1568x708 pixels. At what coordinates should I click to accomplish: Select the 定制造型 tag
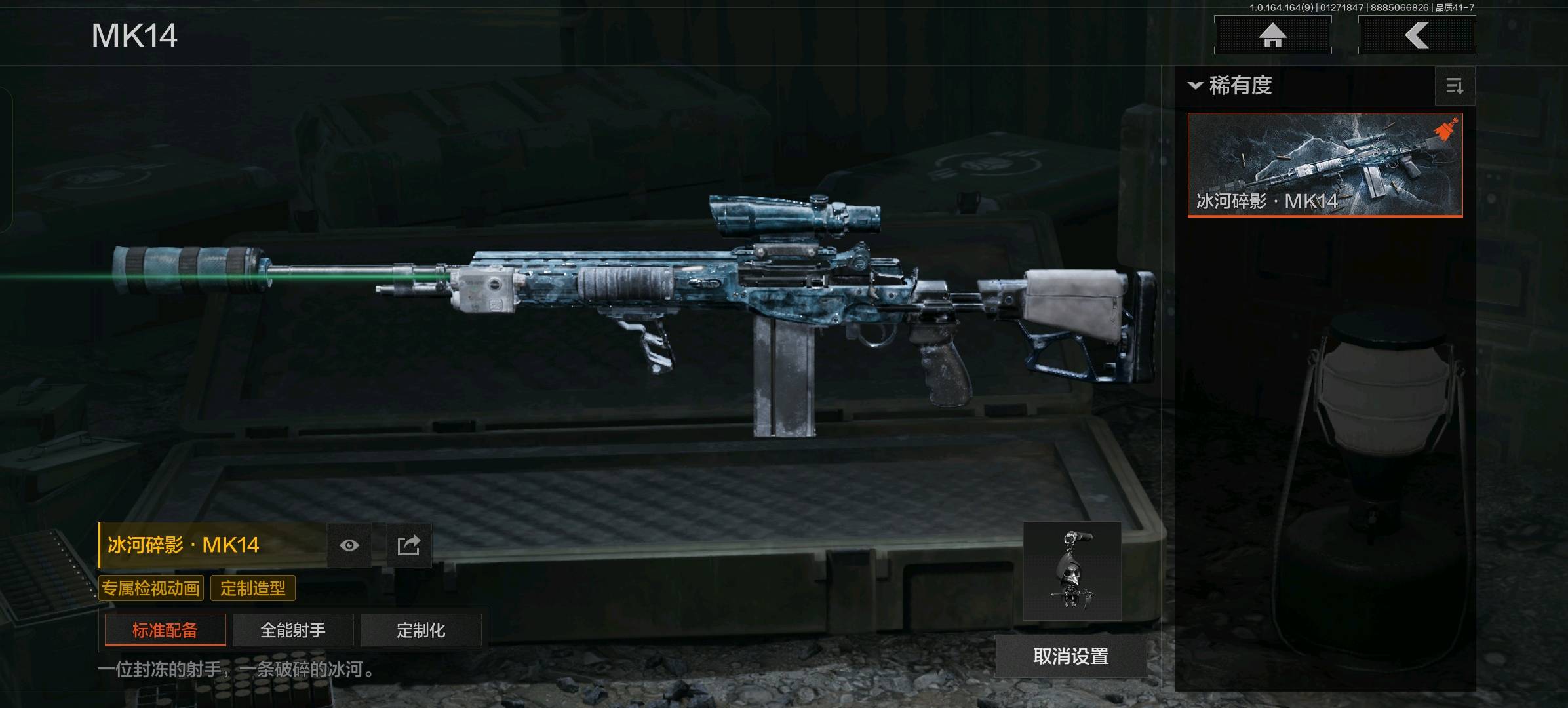pyautogui.click(x=253, y=588)
